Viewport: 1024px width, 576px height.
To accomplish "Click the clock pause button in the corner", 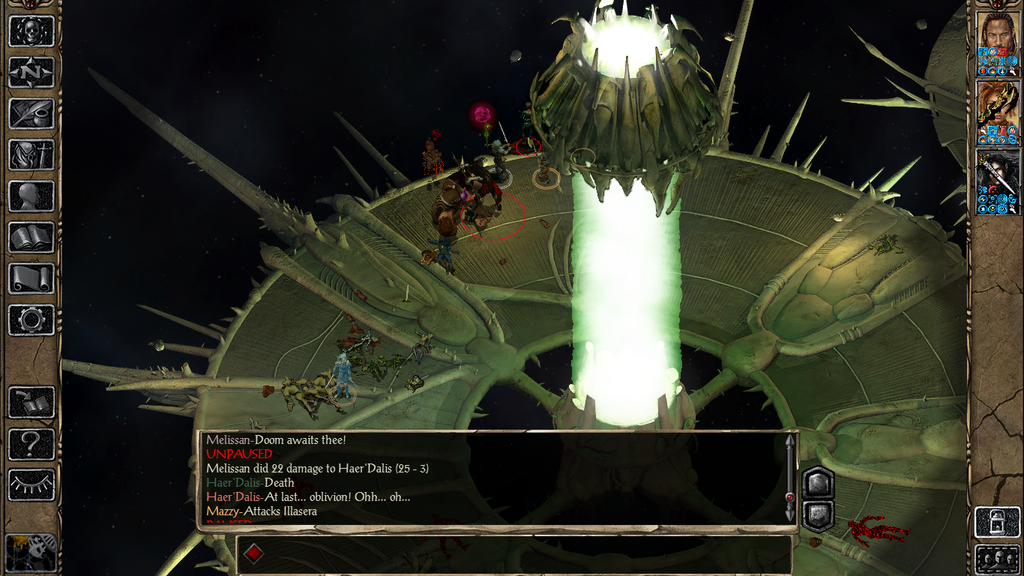I will click(30, 552).
